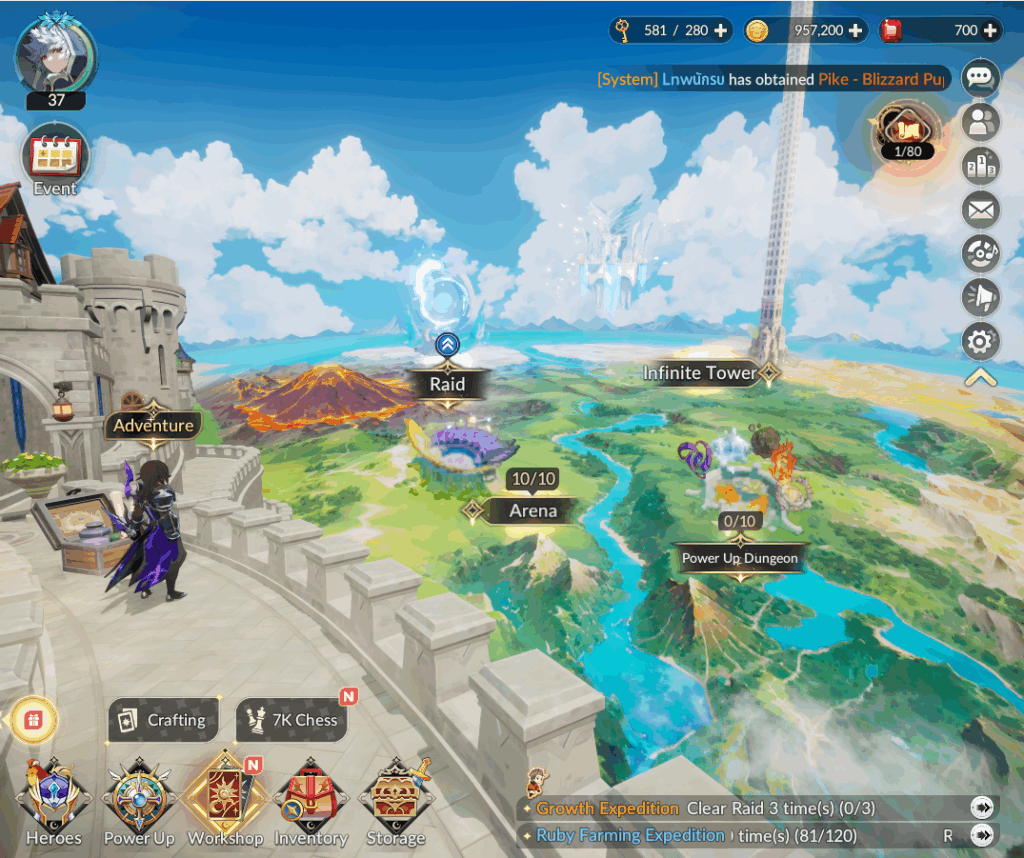This screenshot has height=858, width=1024.
Task: Show the rankings podium icon
Action: [980, 166]
